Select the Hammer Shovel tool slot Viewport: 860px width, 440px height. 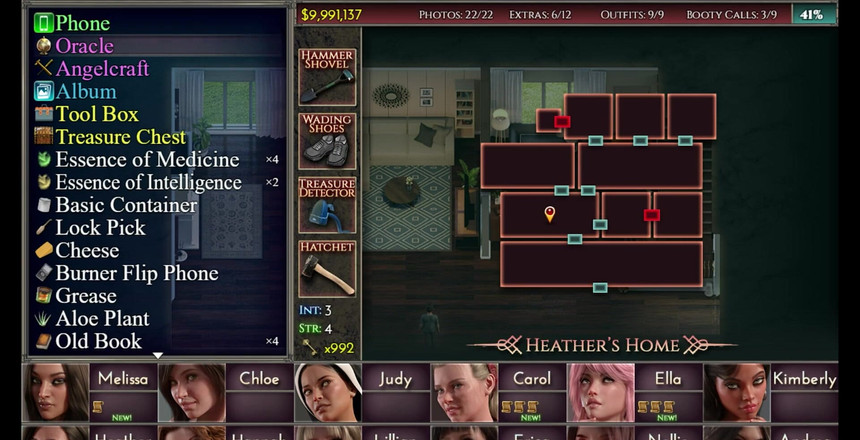(x=327, y=76)
